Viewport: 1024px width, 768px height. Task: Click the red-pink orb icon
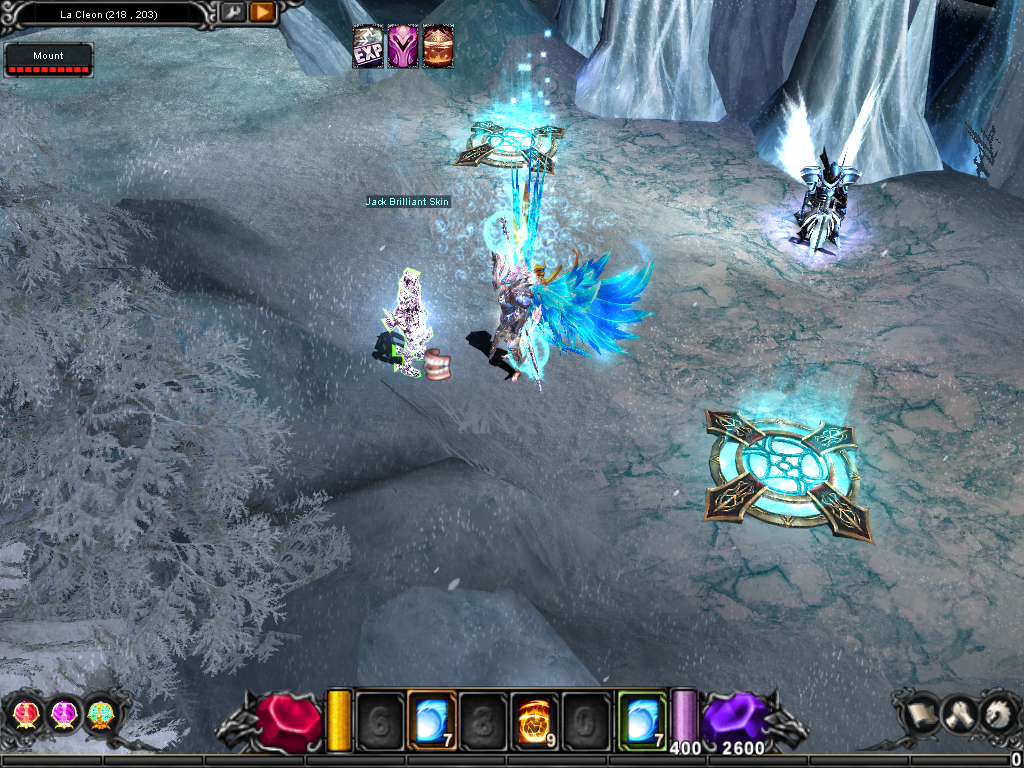point(24,714)
